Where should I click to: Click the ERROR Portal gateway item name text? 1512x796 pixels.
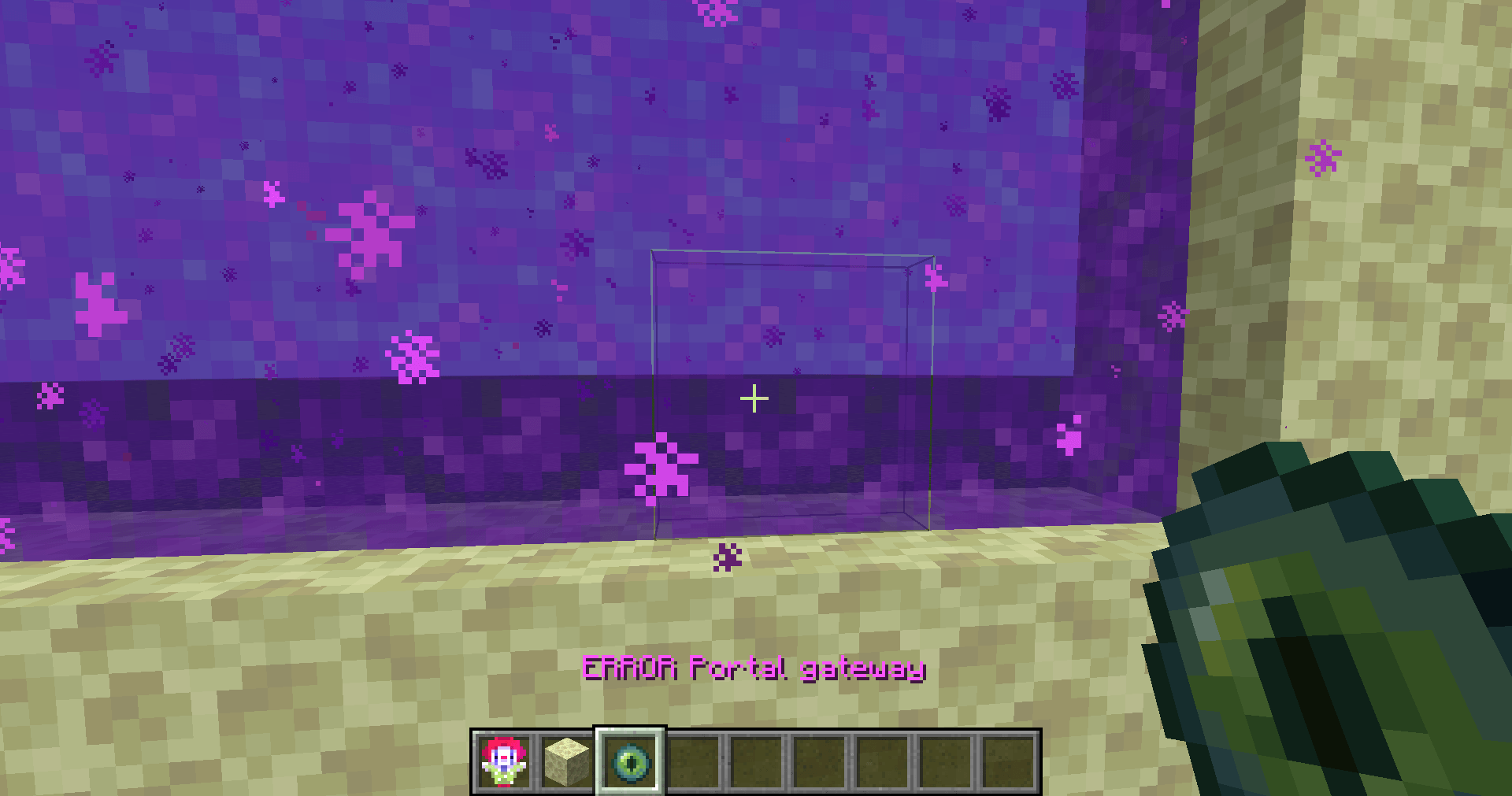(754, 668)
